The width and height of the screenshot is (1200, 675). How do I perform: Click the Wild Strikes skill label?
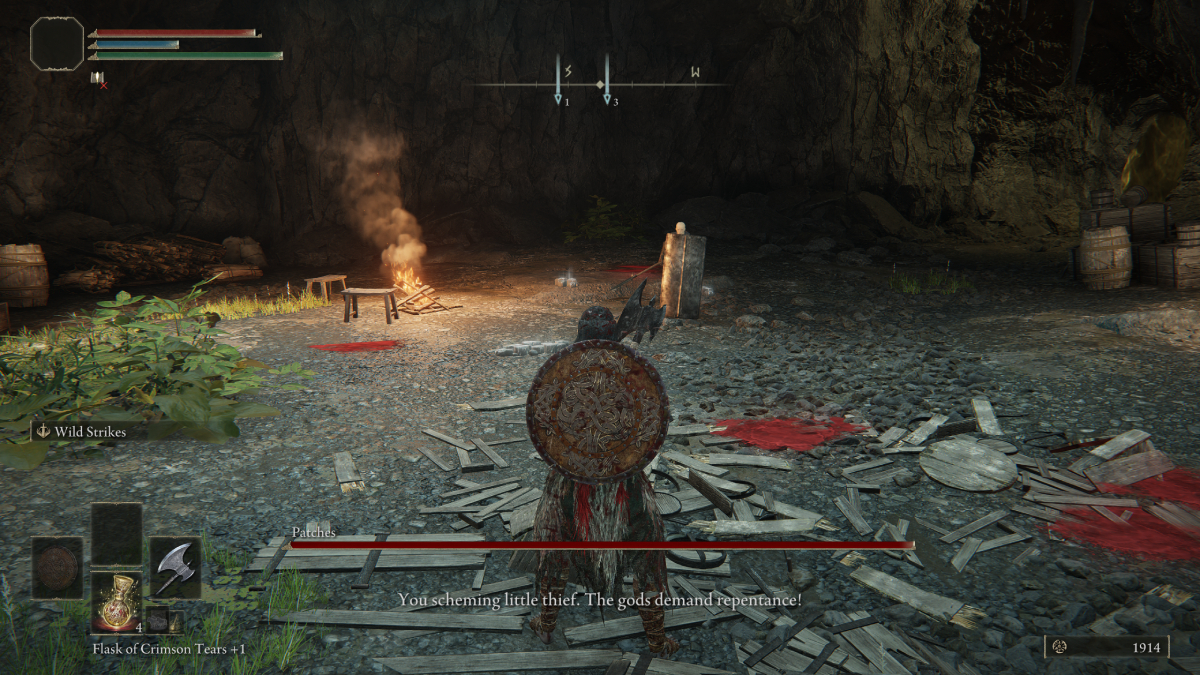[92, 432]
